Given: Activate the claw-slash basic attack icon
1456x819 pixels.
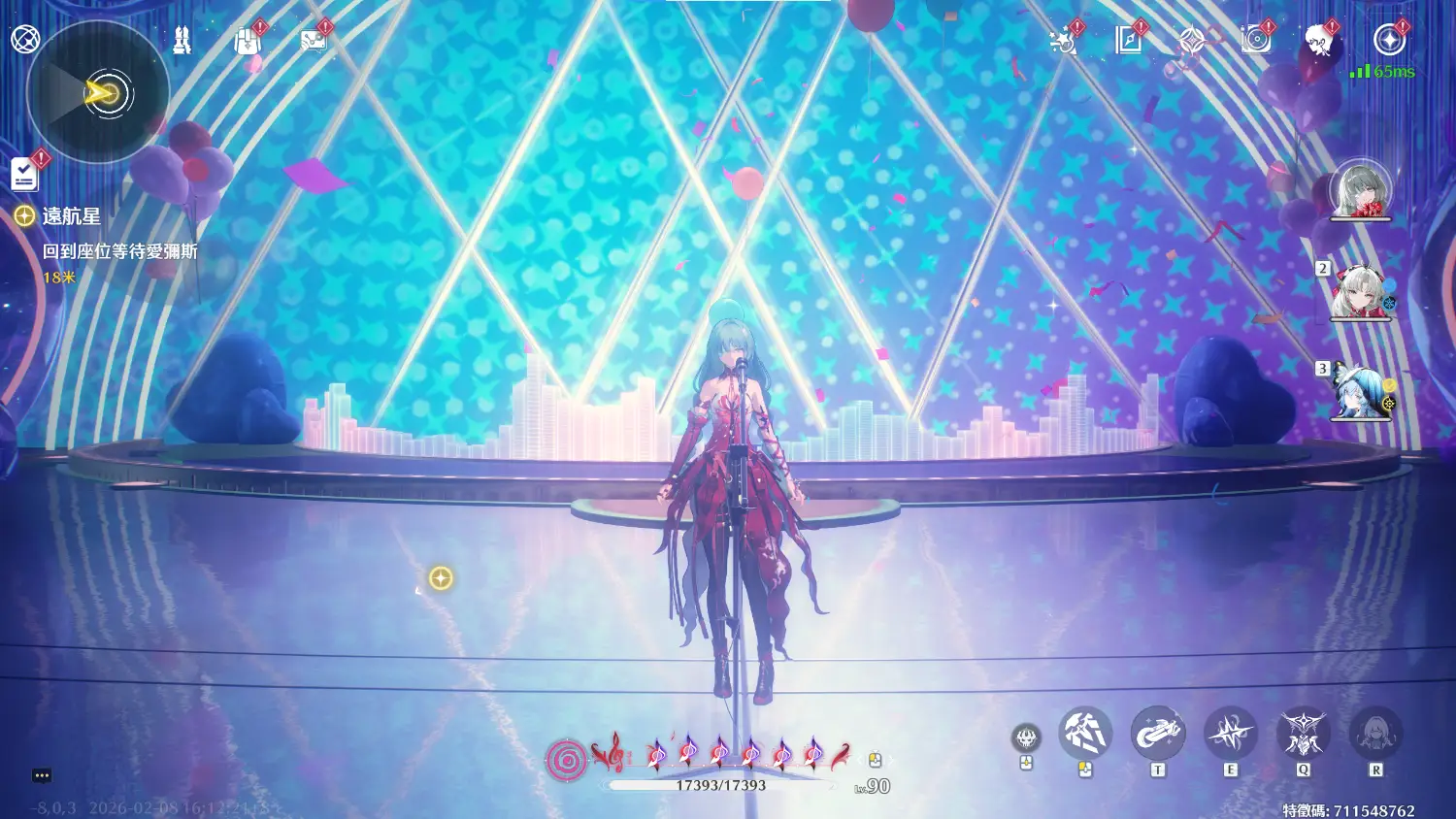Looking at the screenshot, I should [x=1084, y=734].
